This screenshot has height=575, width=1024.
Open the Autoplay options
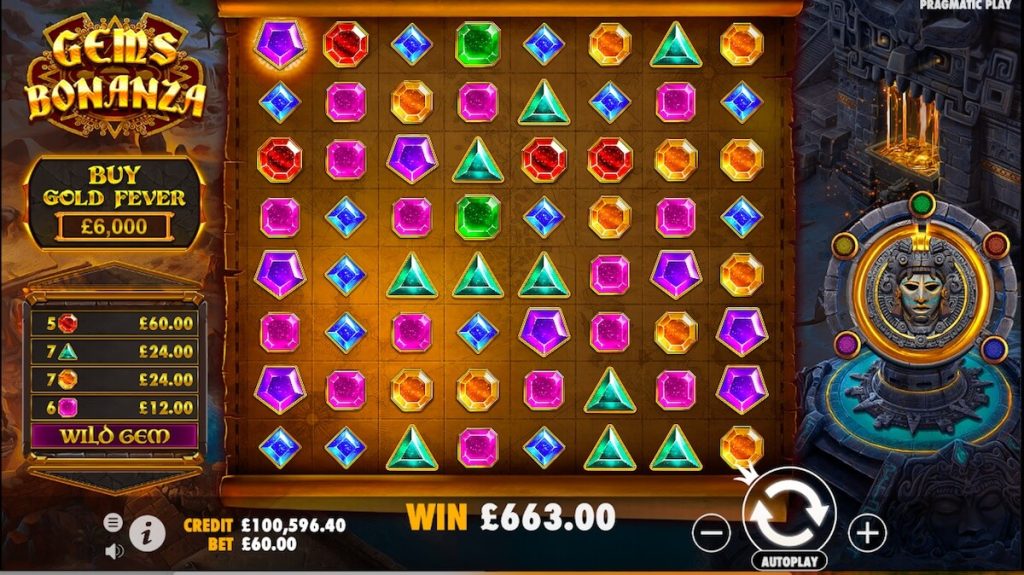pos(789,562)
